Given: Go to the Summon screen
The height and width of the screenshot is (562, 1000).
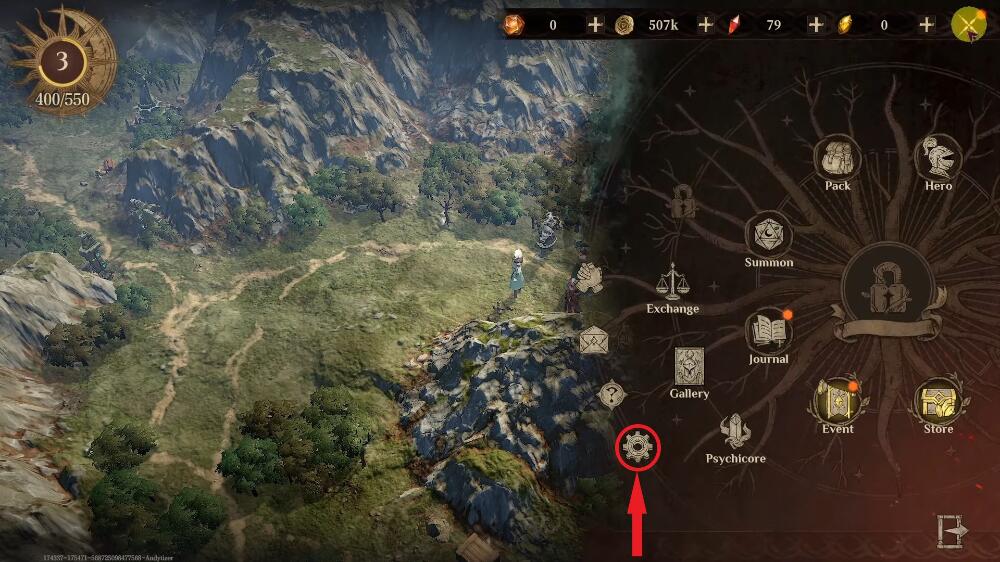Looking at the screenshot, I should [769, 237].
